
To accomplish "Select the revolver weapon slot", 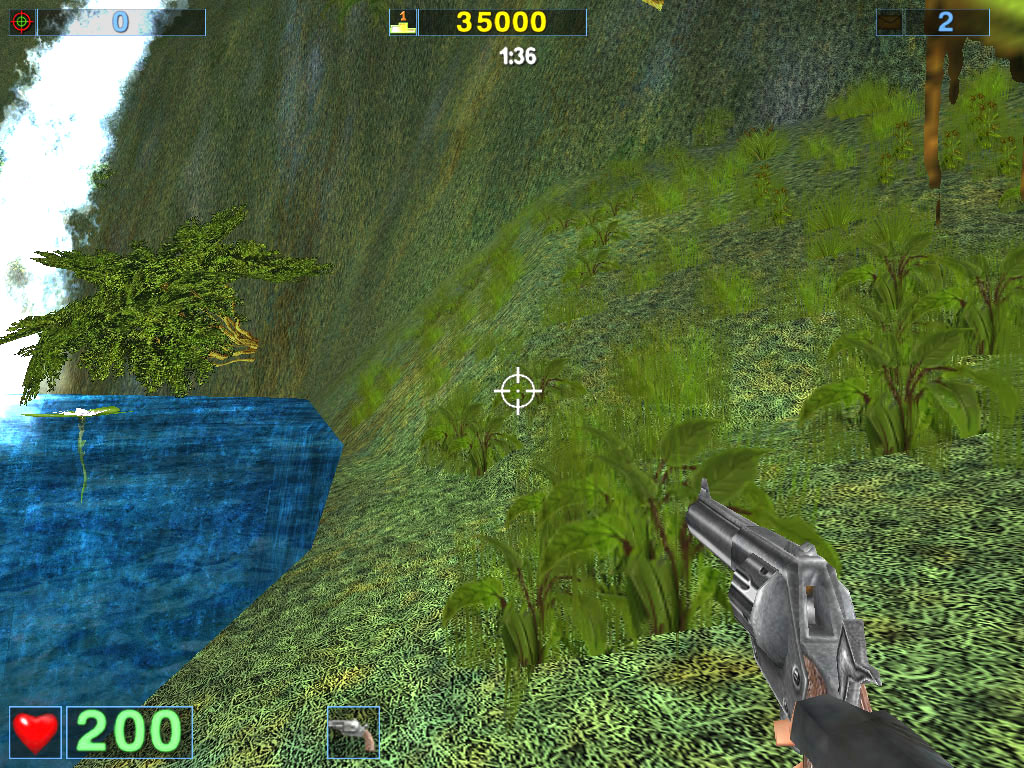I will 353,732.
